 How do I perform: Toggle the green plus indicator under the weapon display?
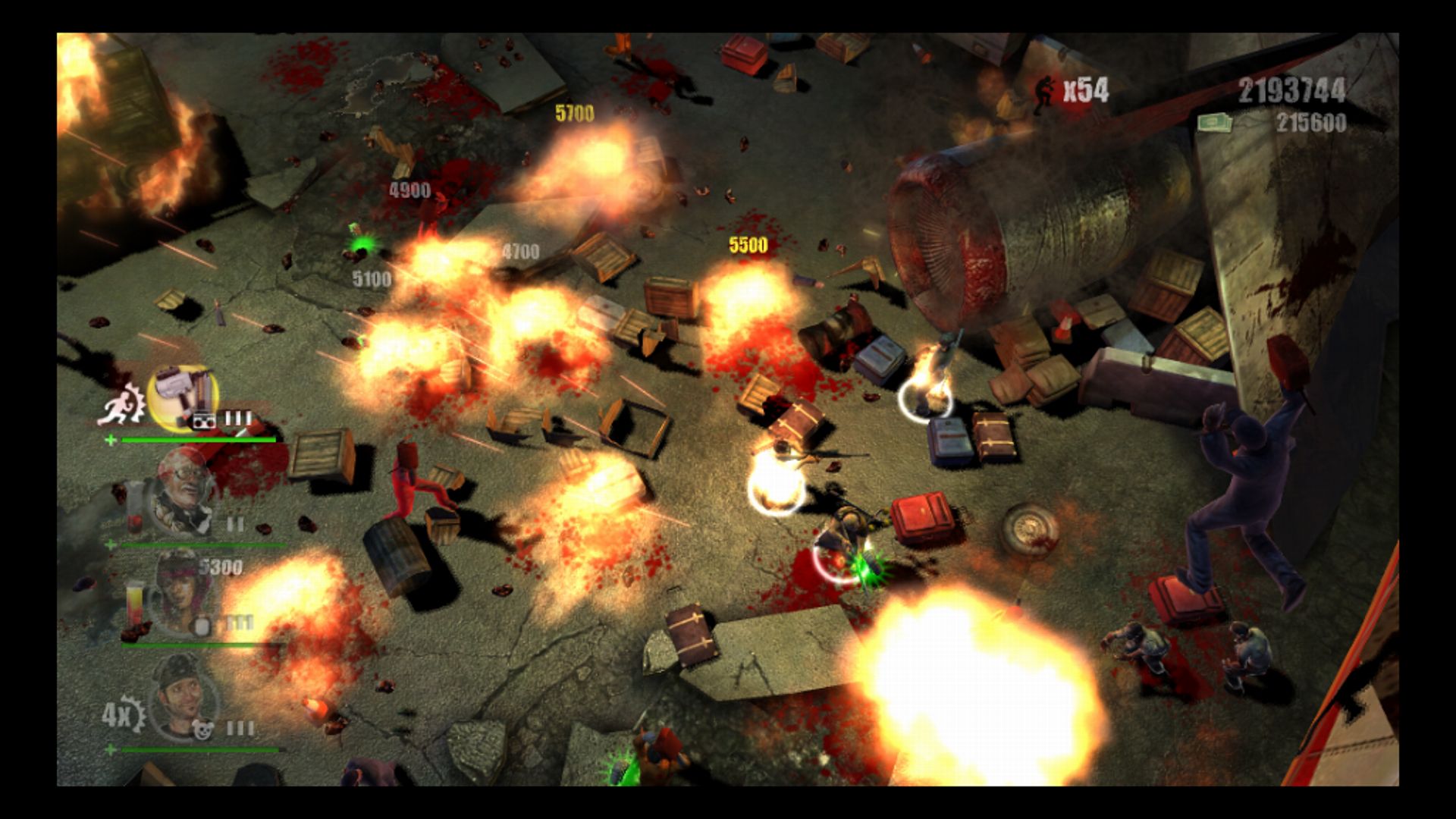[x=111, y=439]
